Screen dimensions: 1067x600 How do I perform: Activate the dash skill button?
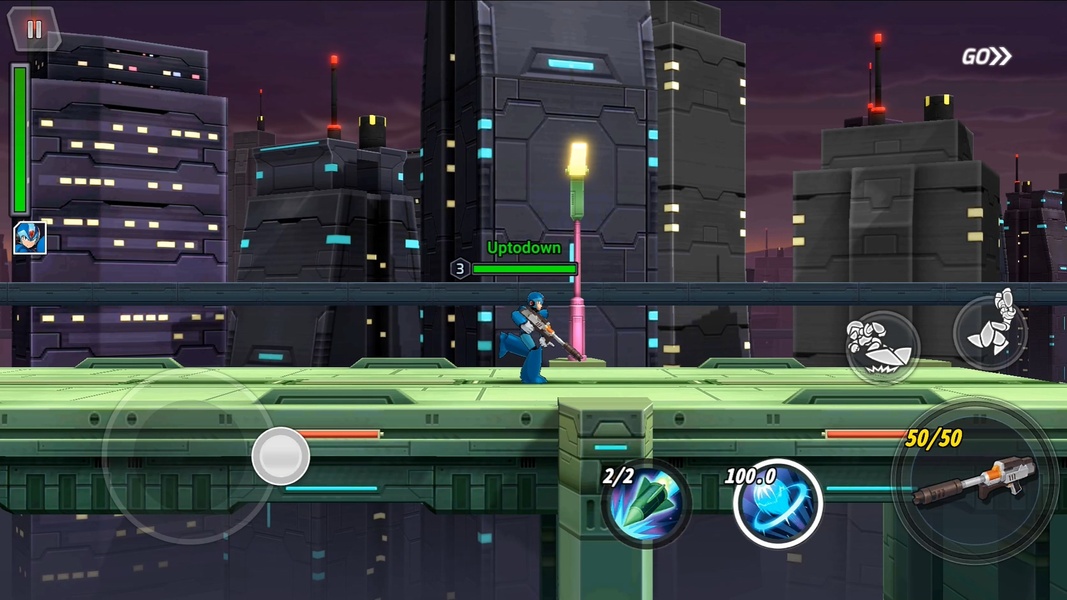[882, 349]
